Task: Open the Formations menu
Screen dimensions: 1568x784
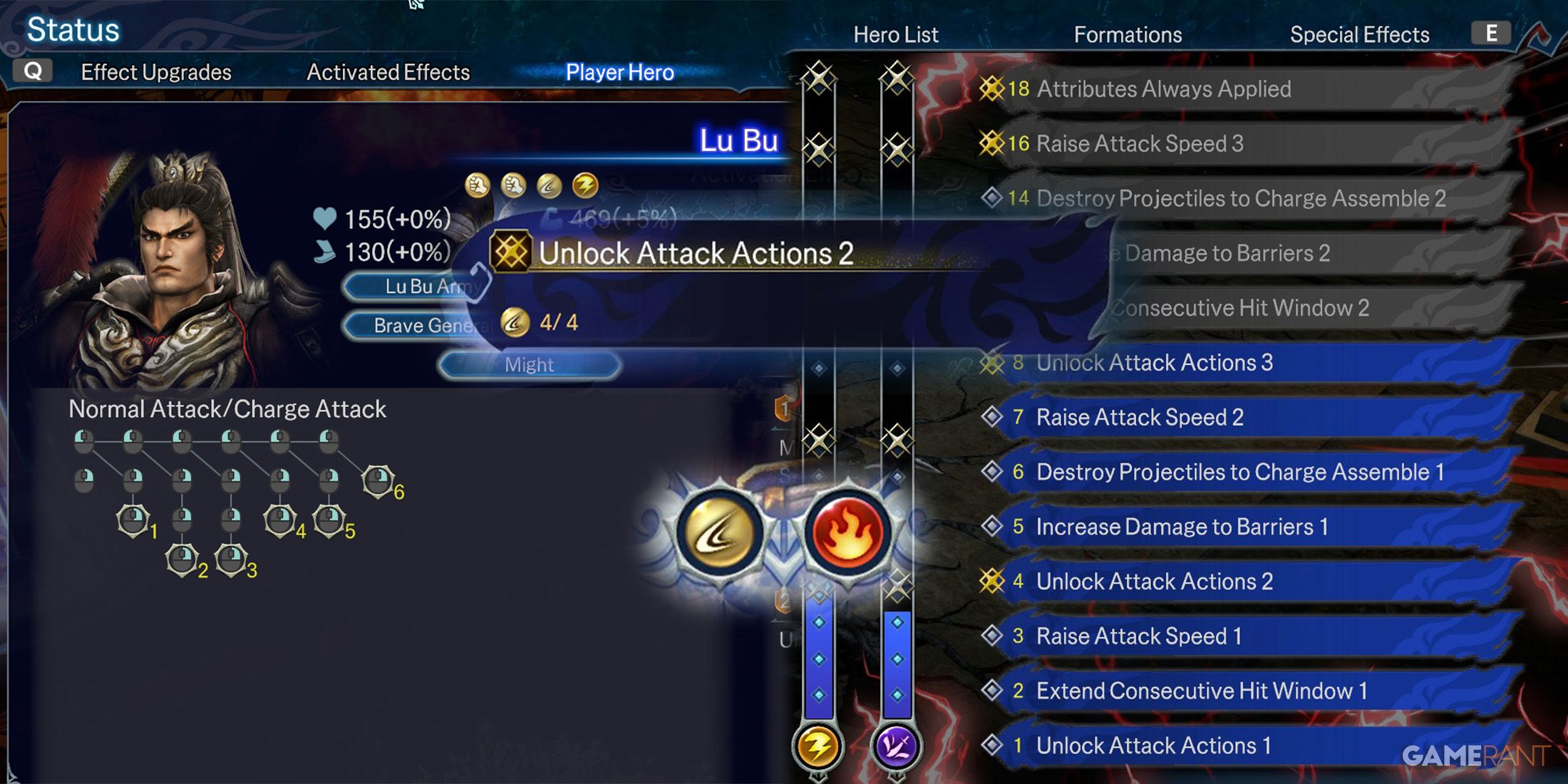Action: point(1126,33)
